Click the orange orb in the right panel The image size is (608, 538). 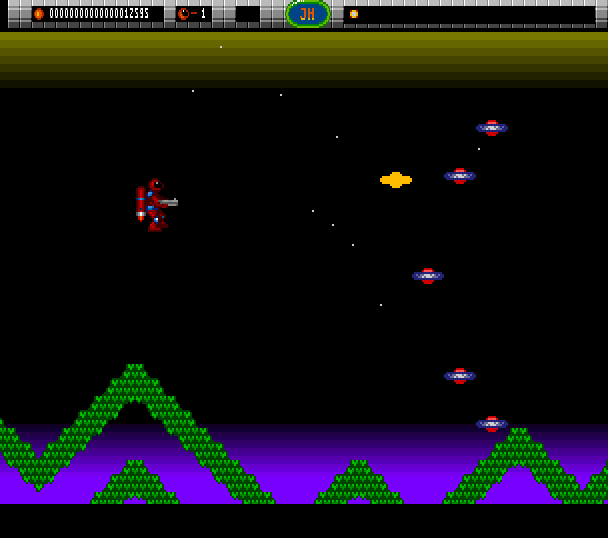tap(354, 14)
